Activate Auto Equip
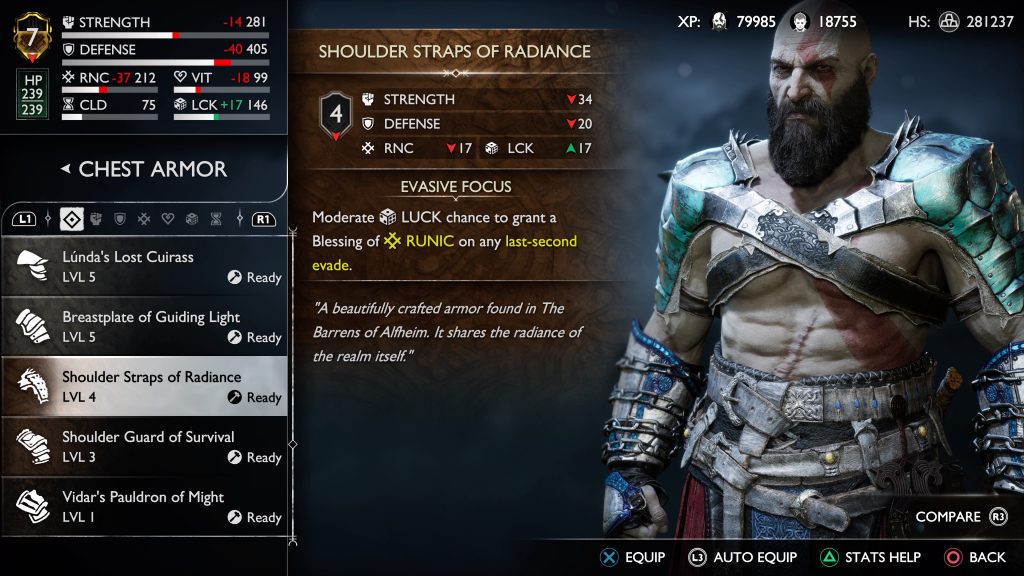 (743, 557)
